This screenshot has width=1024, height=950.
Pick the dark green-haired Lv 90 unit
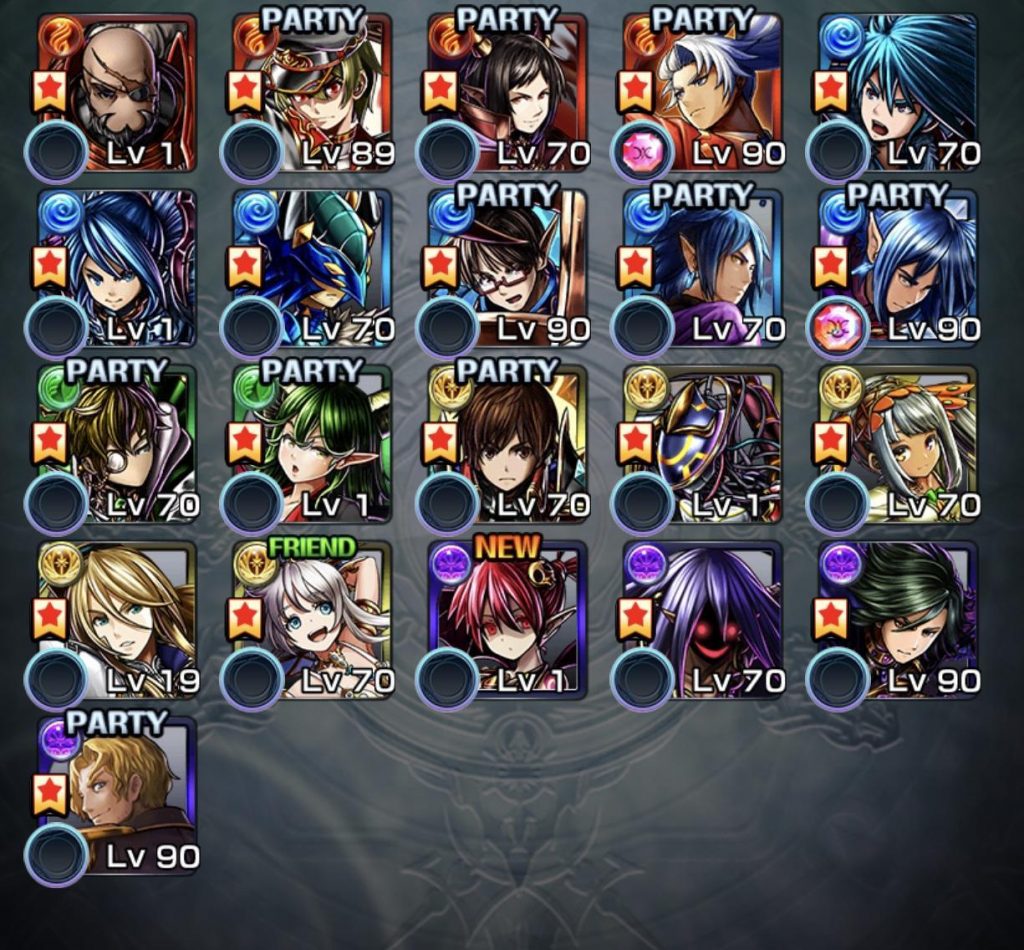899,620
